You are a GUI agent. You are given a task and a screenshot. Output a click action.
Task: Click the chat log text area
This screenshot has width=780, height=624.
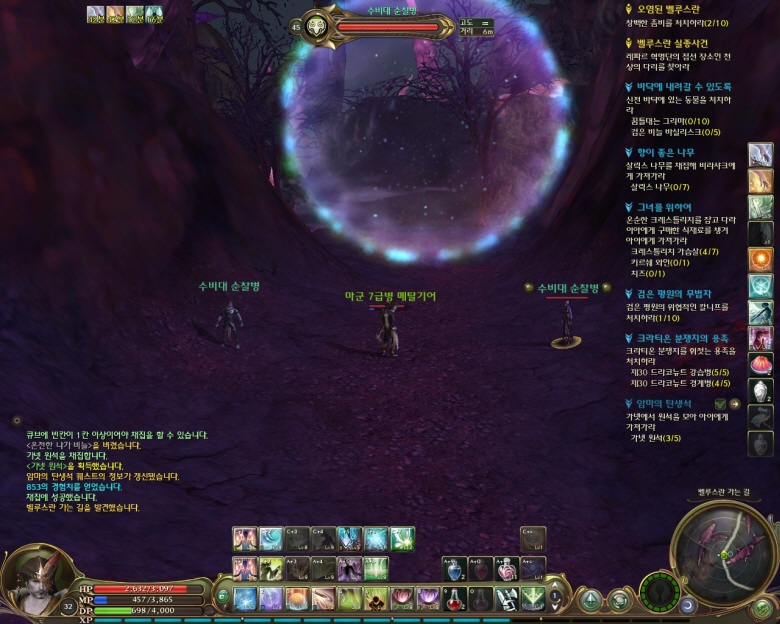pos(110,470)
